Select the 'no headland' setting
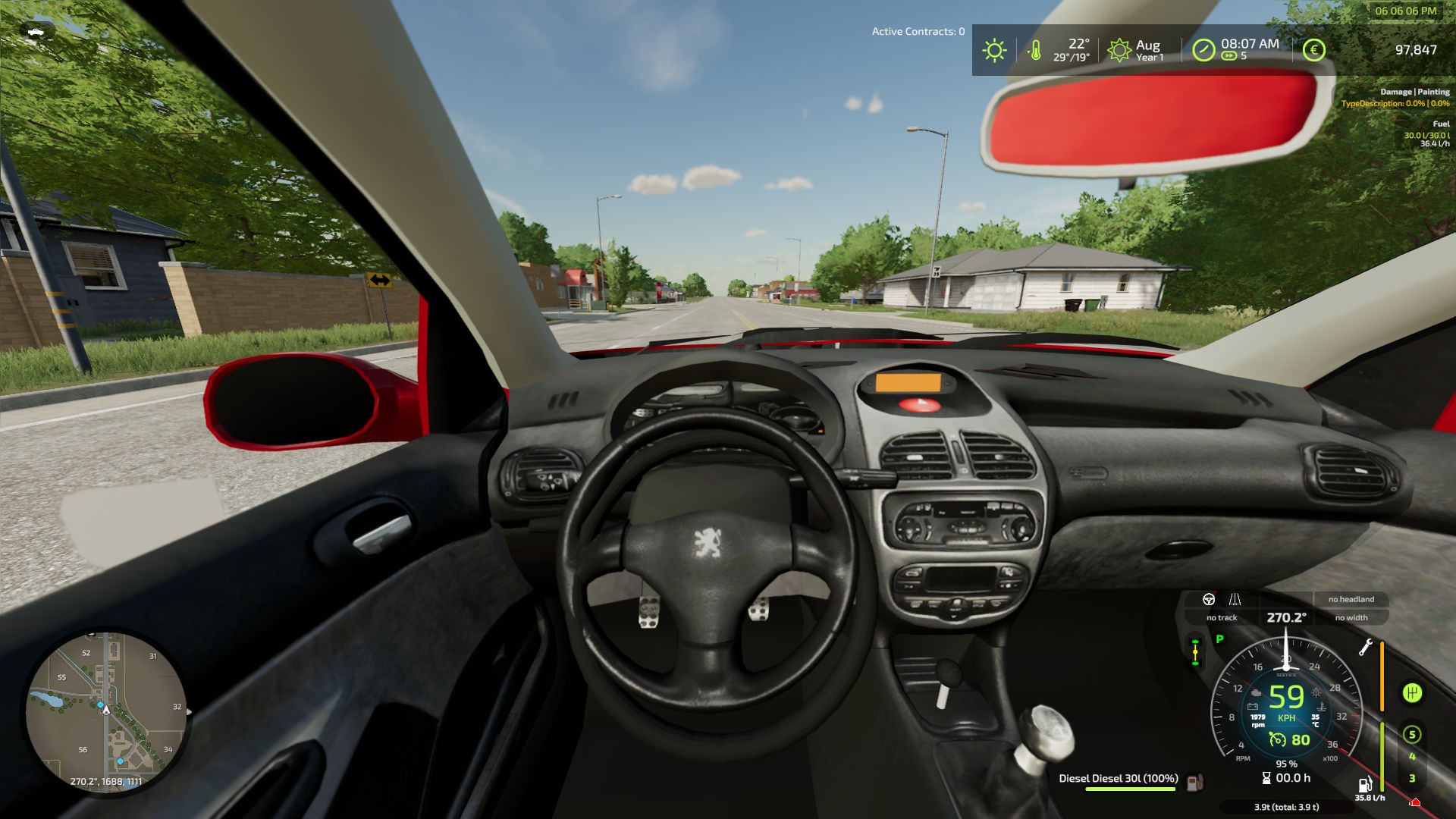This screenshot has width=1456, height=819. 1351,599
